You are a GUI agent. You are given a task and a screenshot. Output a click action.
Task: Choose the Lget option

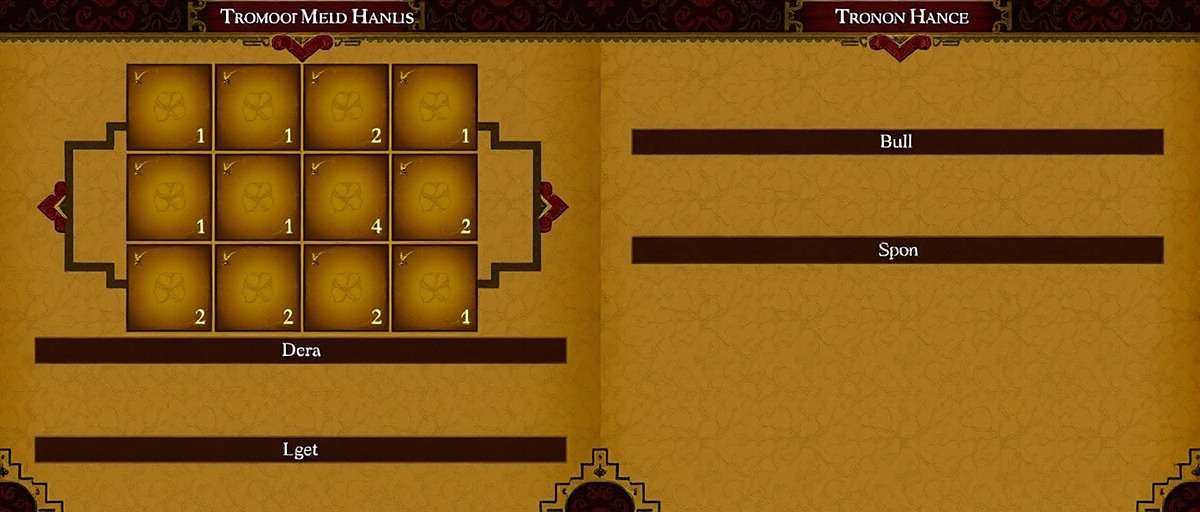pos(300,450)
